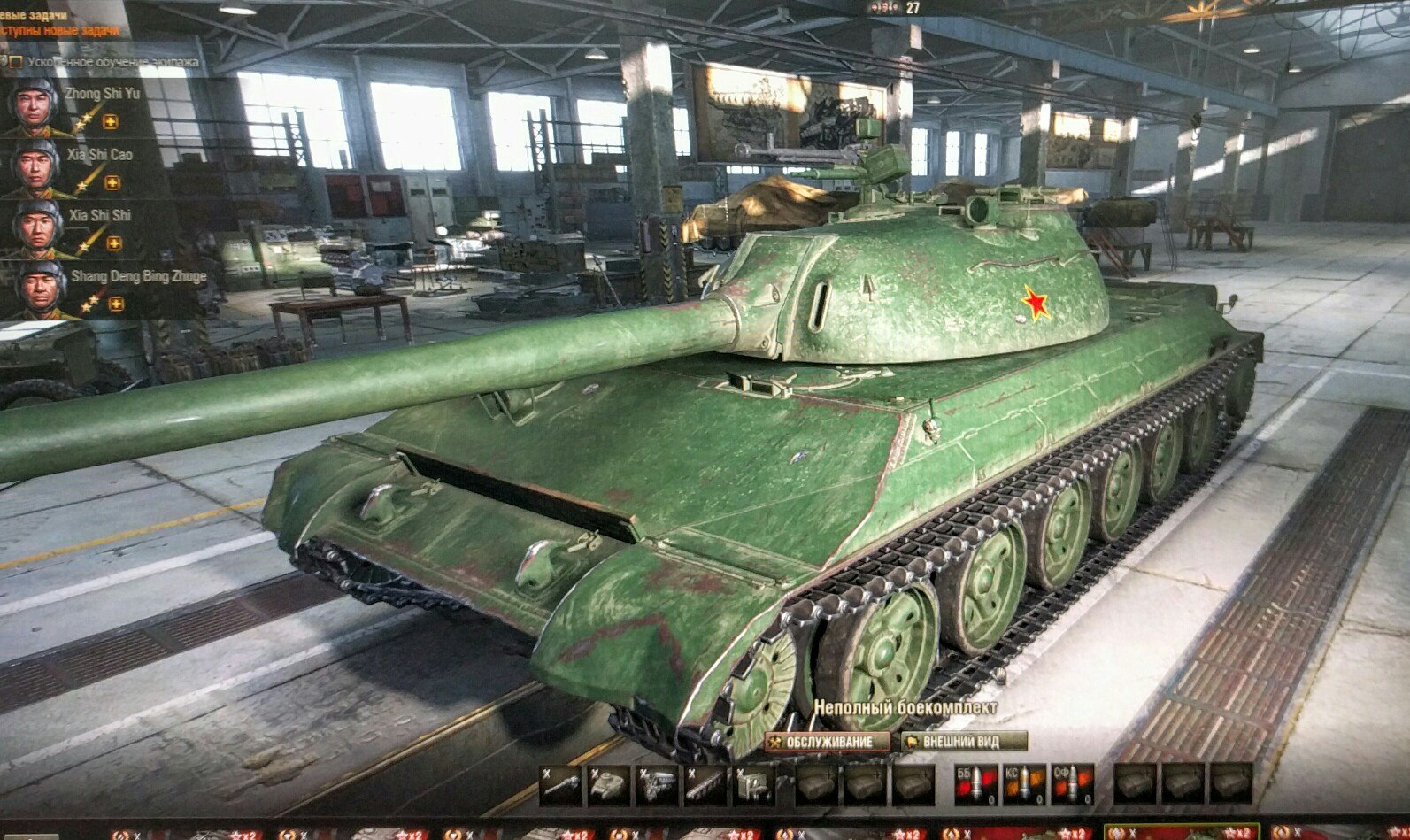Open the gun module slot
1410x840 pixels.
tap(560, 785)
